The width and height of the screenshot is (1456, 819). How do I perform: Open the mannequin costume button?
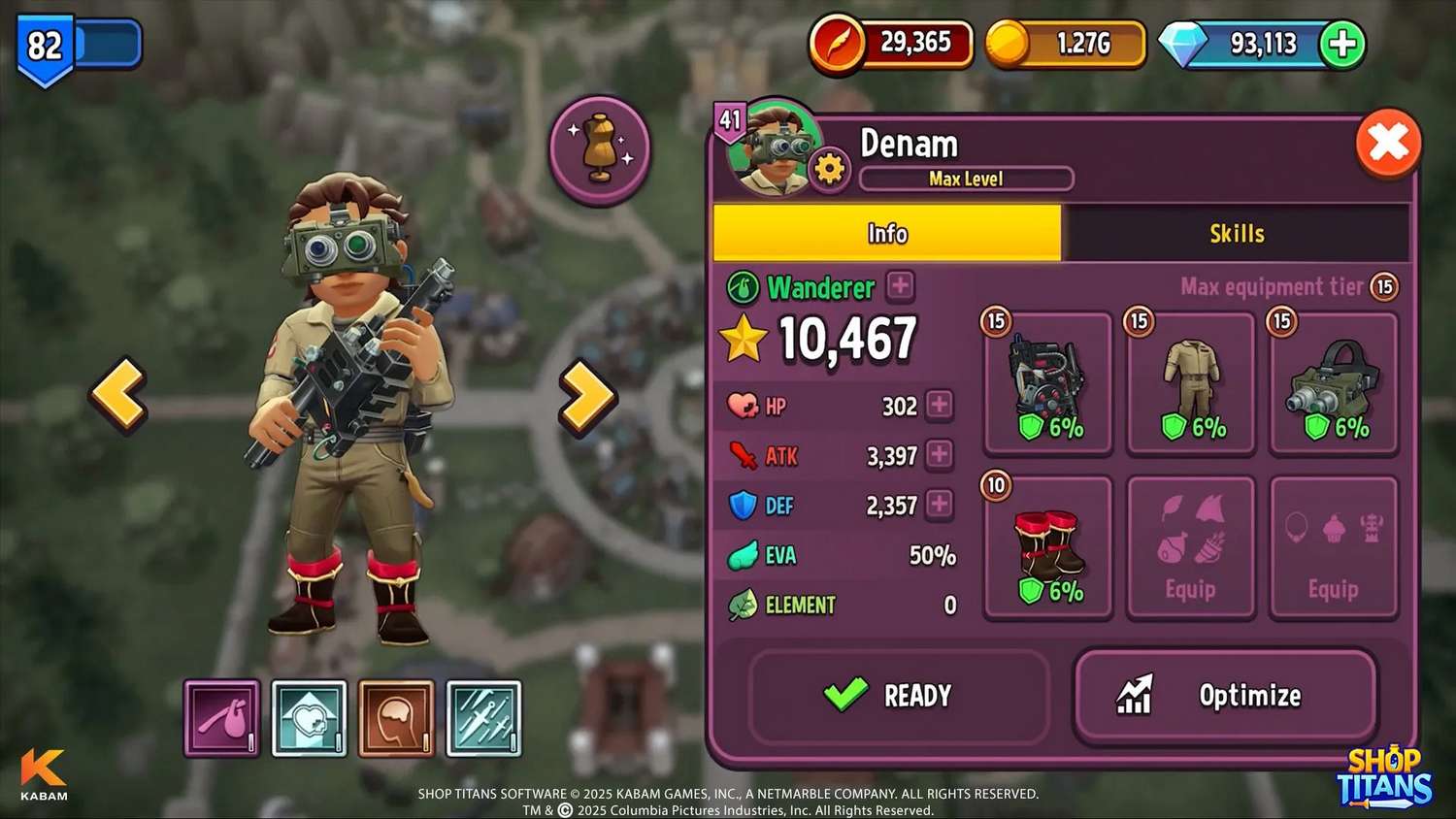tap(600, 149)
